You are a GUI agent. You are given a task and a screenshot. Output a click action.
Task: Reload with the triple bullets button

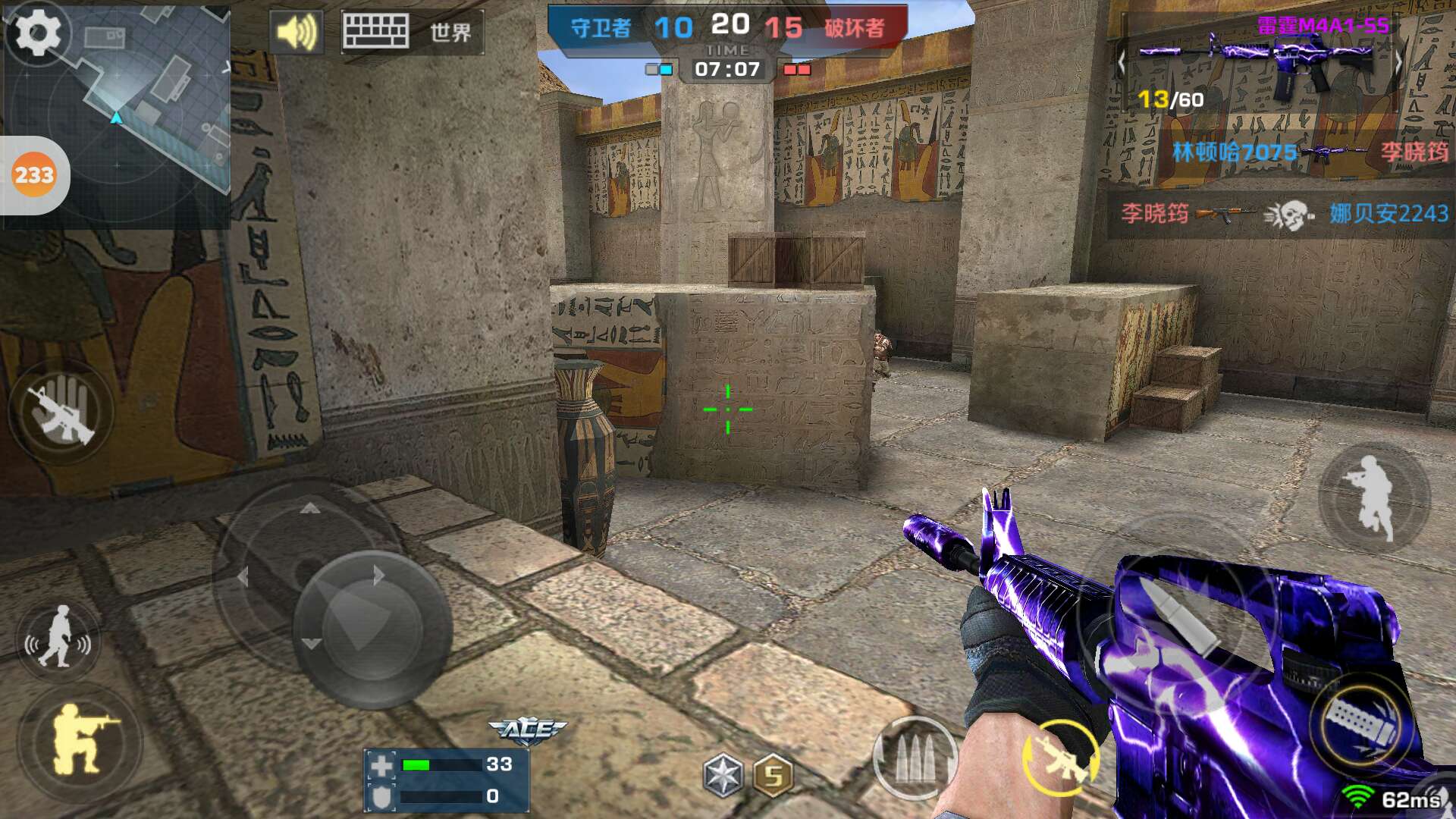coord(914,758)
